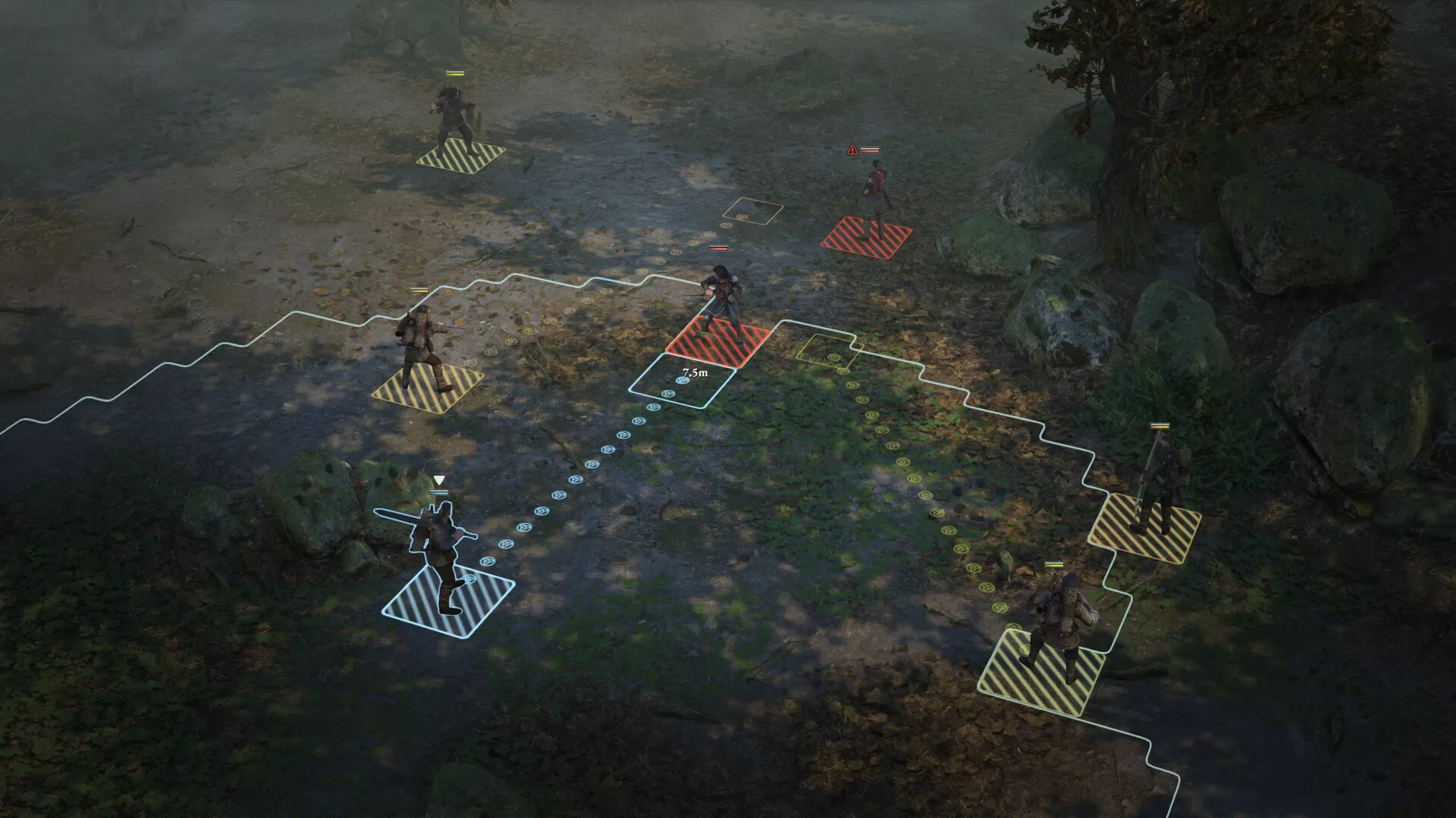The image size is (1456, 818).
Task: Click the rune marker under the top white outlined square
Action: 742,218
